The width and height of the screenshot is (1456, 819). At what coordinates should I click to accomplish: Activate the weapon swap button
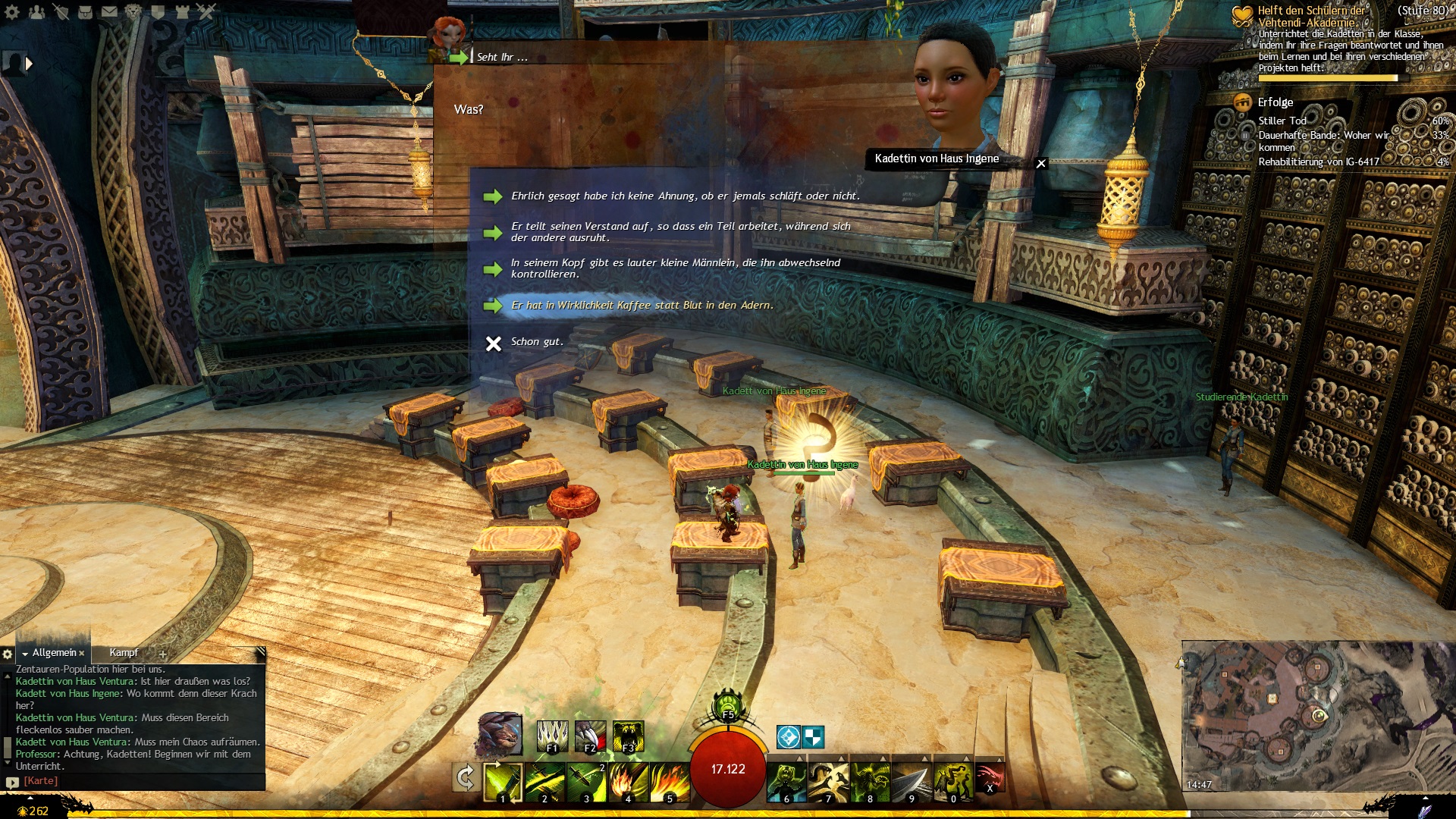[x=465, y=777]
